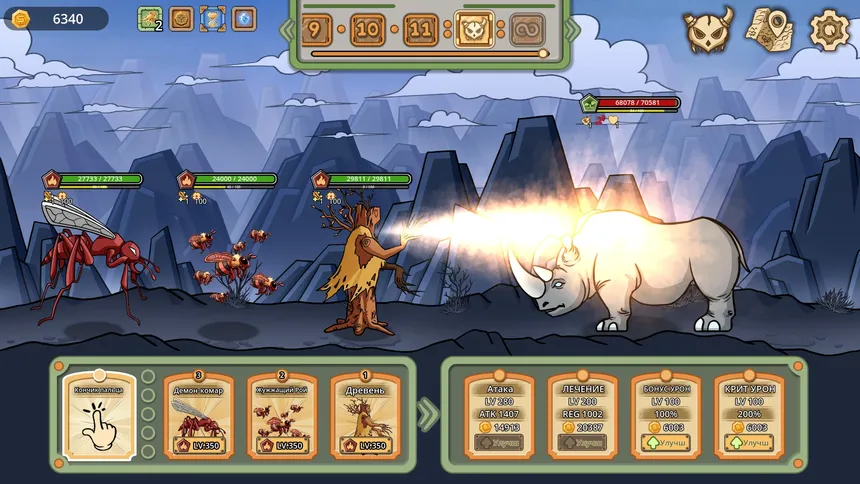Upgrade ЛЕЧЕНИЕ with the Улучш button
The image size is (860, 484).
[582, 442]
